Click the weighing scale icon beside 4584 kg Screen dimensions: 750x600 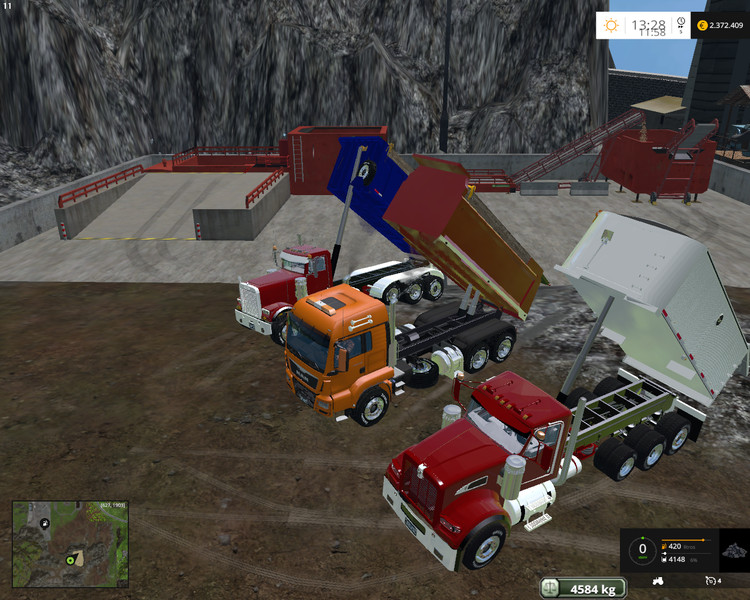coord(551,588)
